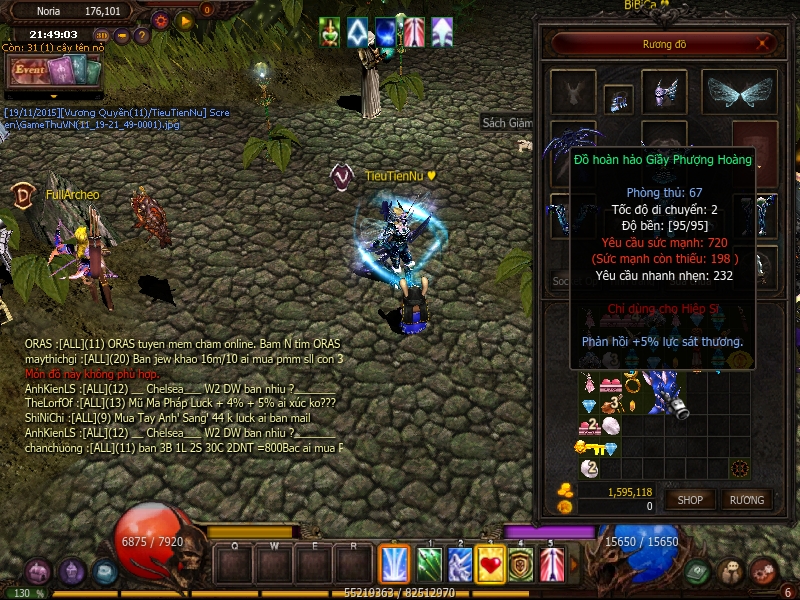Close the Rương đồ inventory window
This screenshot has height=600, width=800.
pyautogui.click(x=764, y=43)
